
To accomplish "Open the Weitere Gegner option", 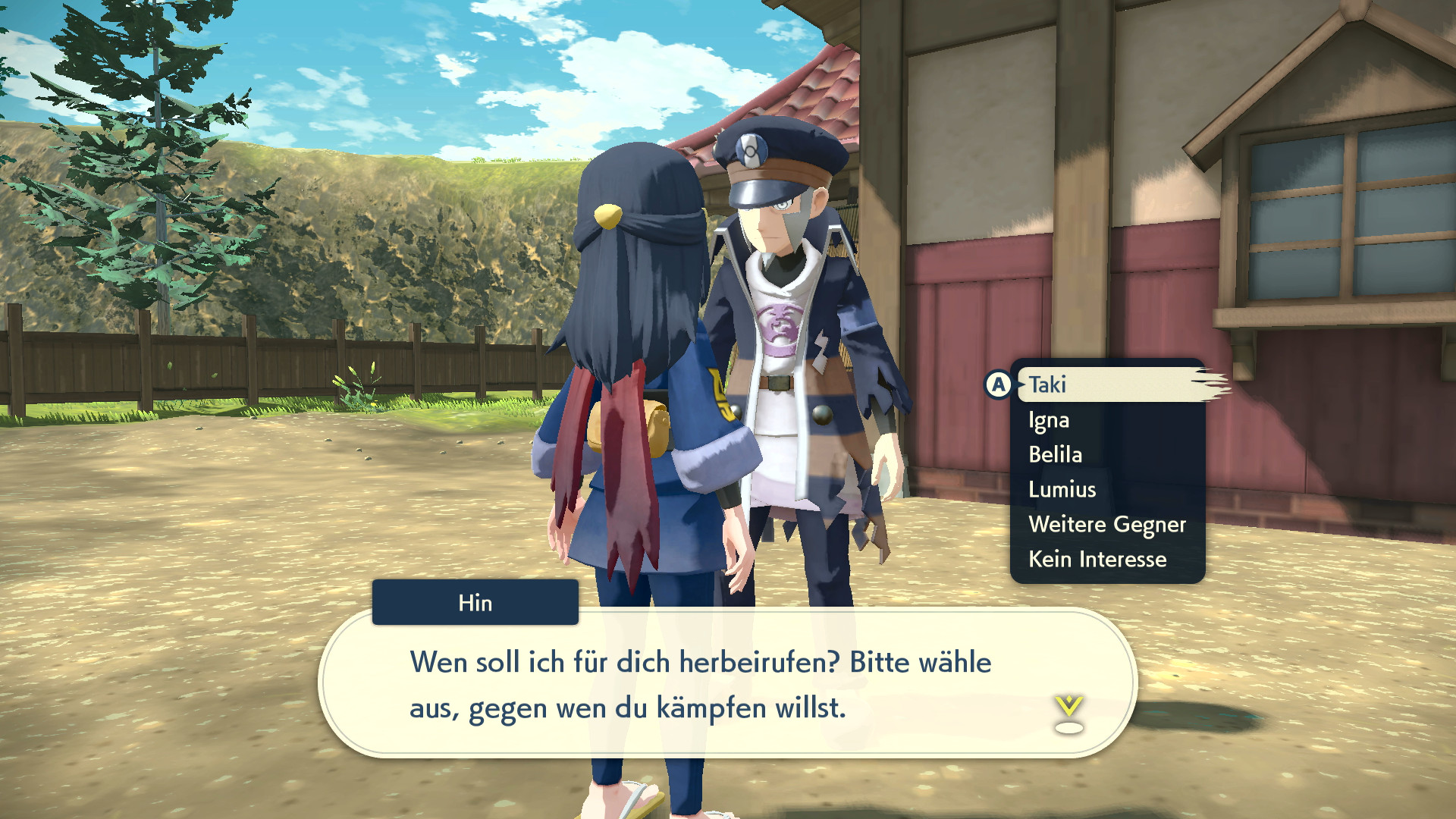I will click(x=1107, y=524).
